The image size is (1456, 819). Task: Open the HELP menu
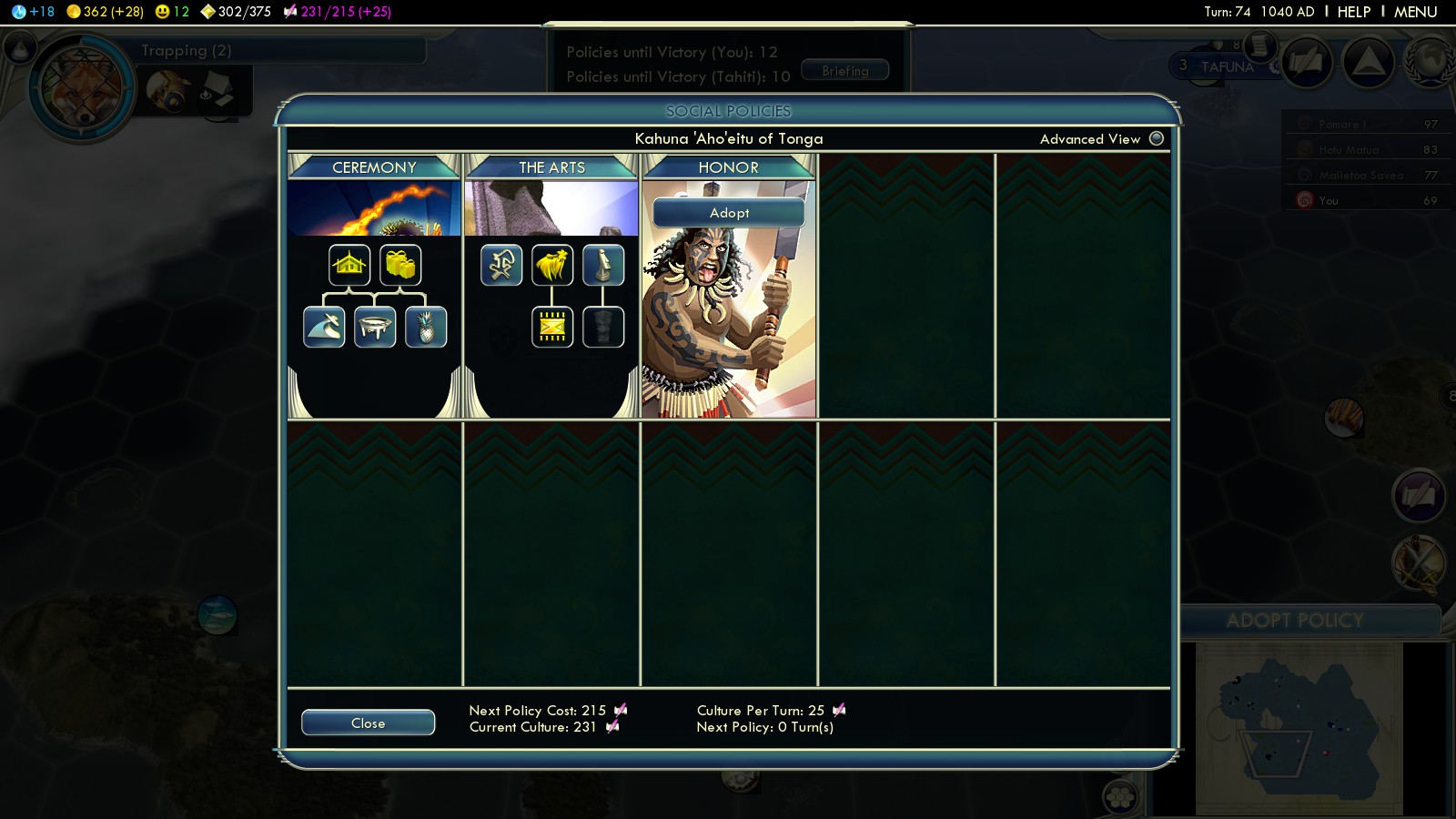click(x=1353, y=12)
